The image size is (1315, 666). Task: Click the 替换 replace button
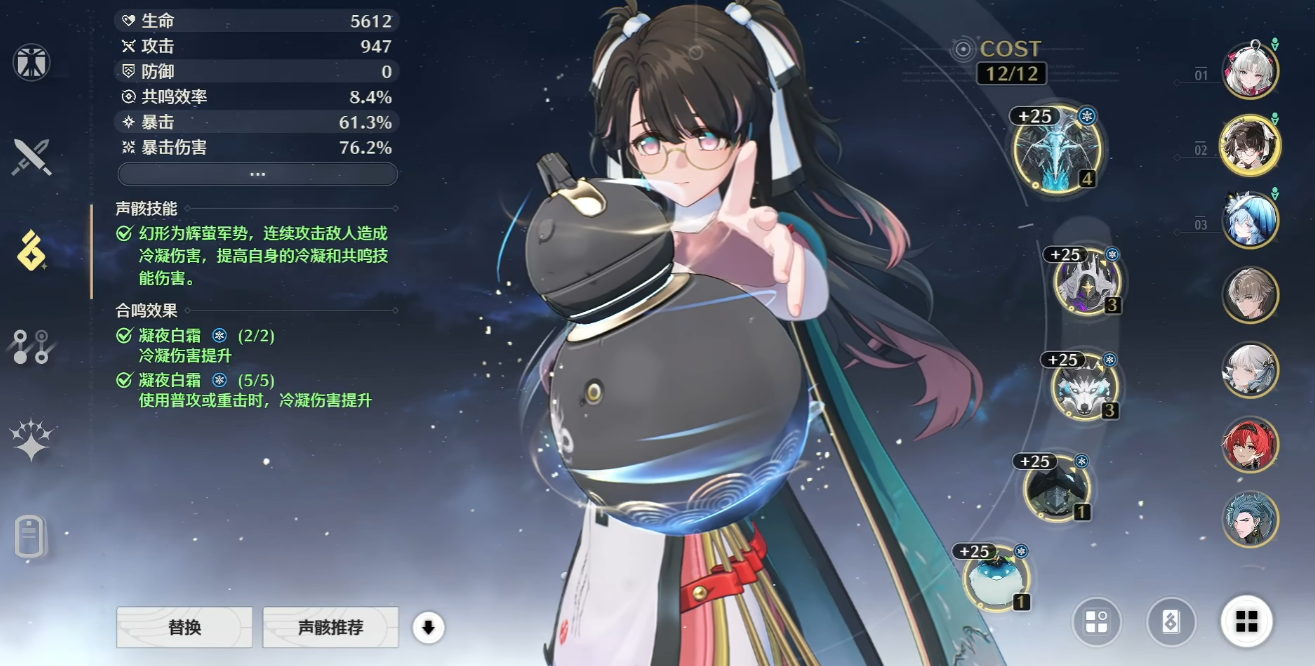184,627
